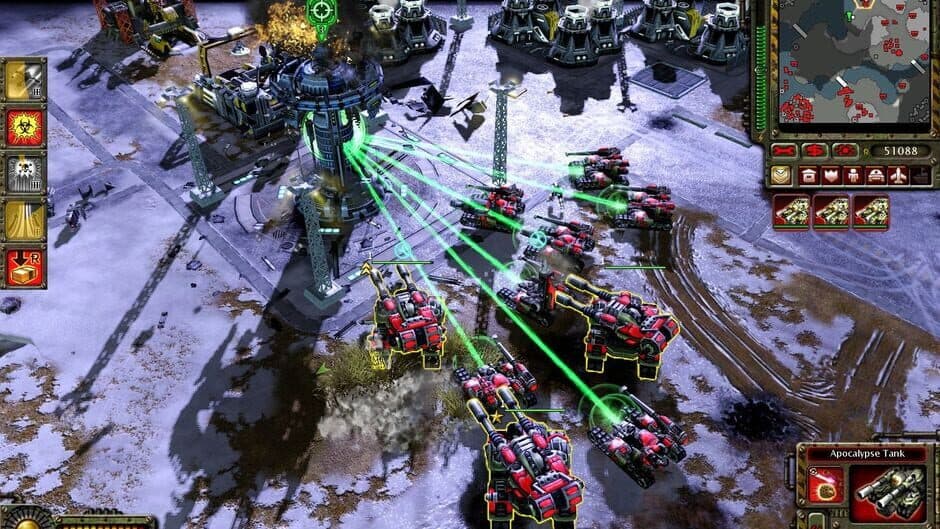Open the infantry production tab

[853, 176]
